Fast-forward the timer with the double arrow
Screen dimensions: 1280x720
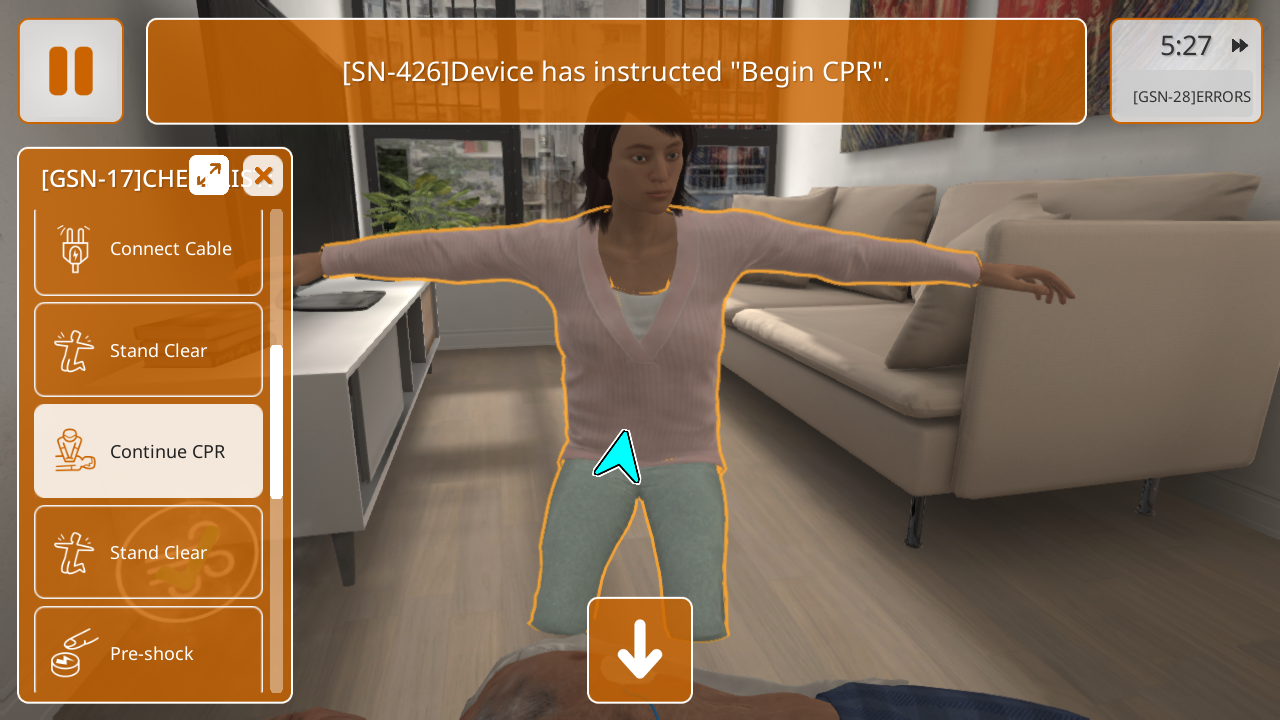coord(1240,46)
